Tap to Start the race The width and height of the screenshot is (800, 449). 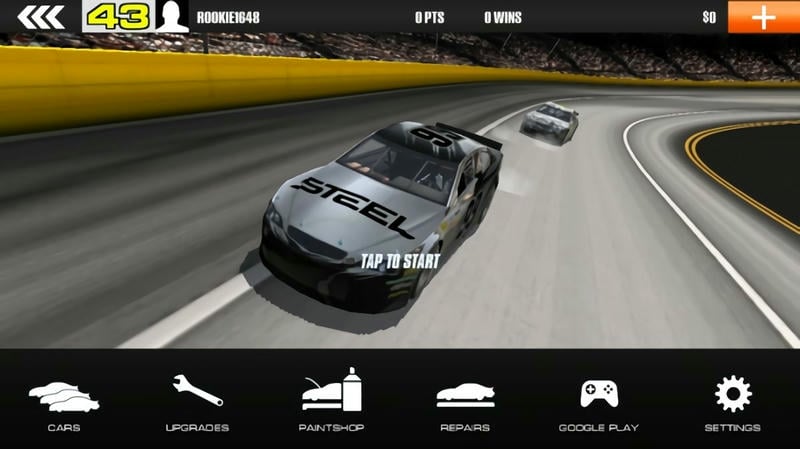pos(400,261)
